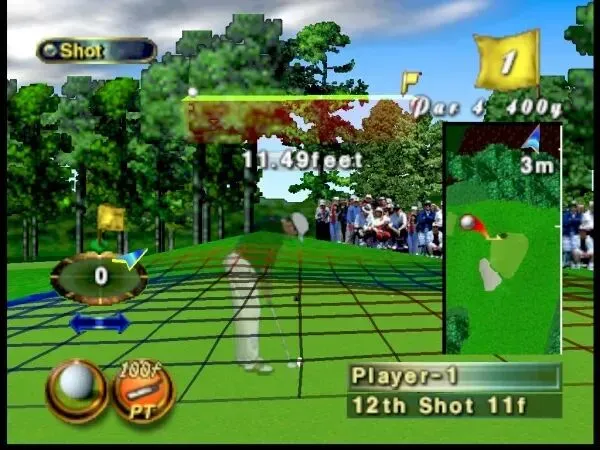This screenshot has height=450, width=600.
Task: Adjust aim with the blue double arrow
Action: (98, 323)
